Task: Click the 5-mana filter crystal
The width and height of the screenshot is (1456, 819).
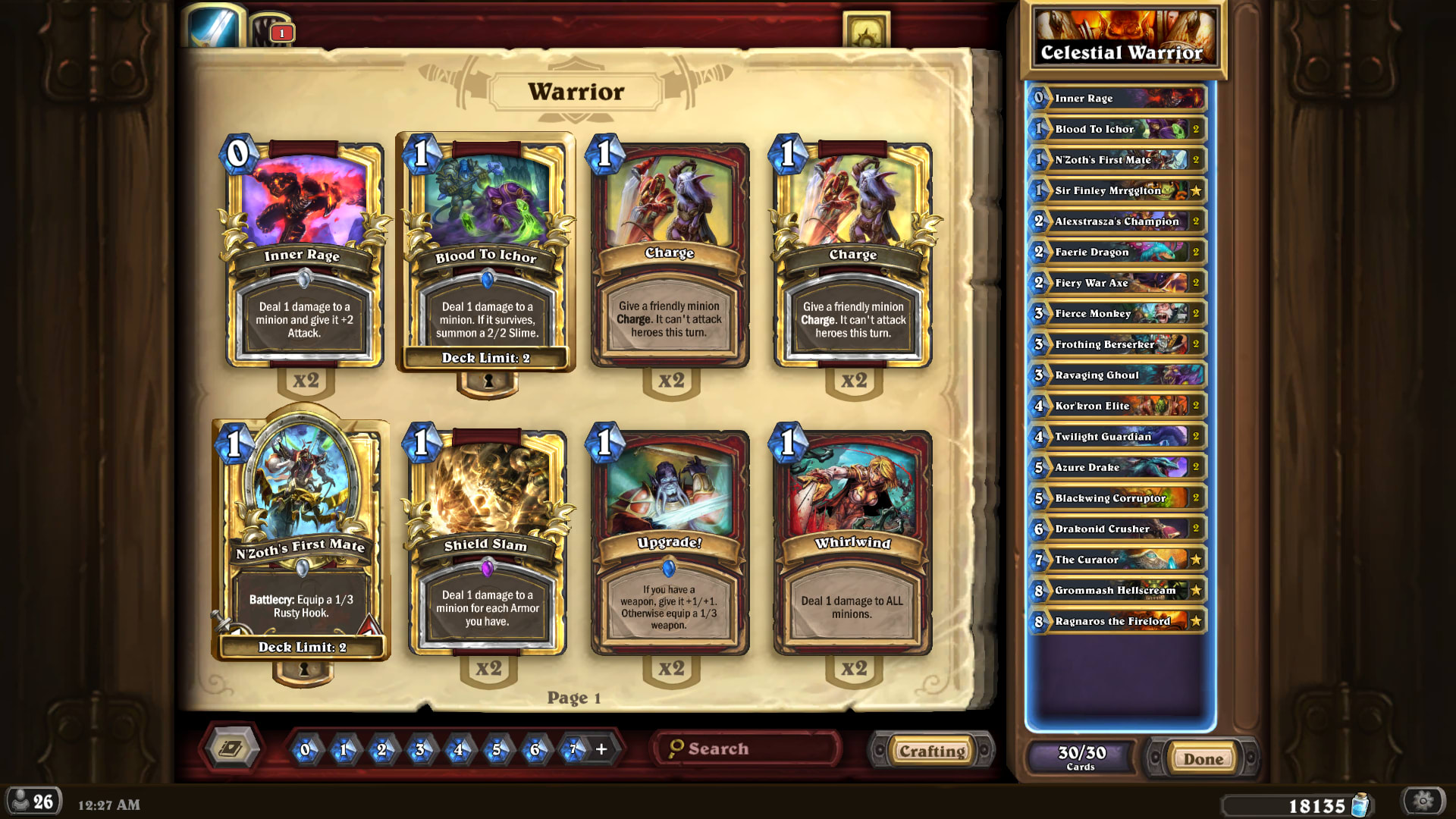Action: (x=496, y=750)
